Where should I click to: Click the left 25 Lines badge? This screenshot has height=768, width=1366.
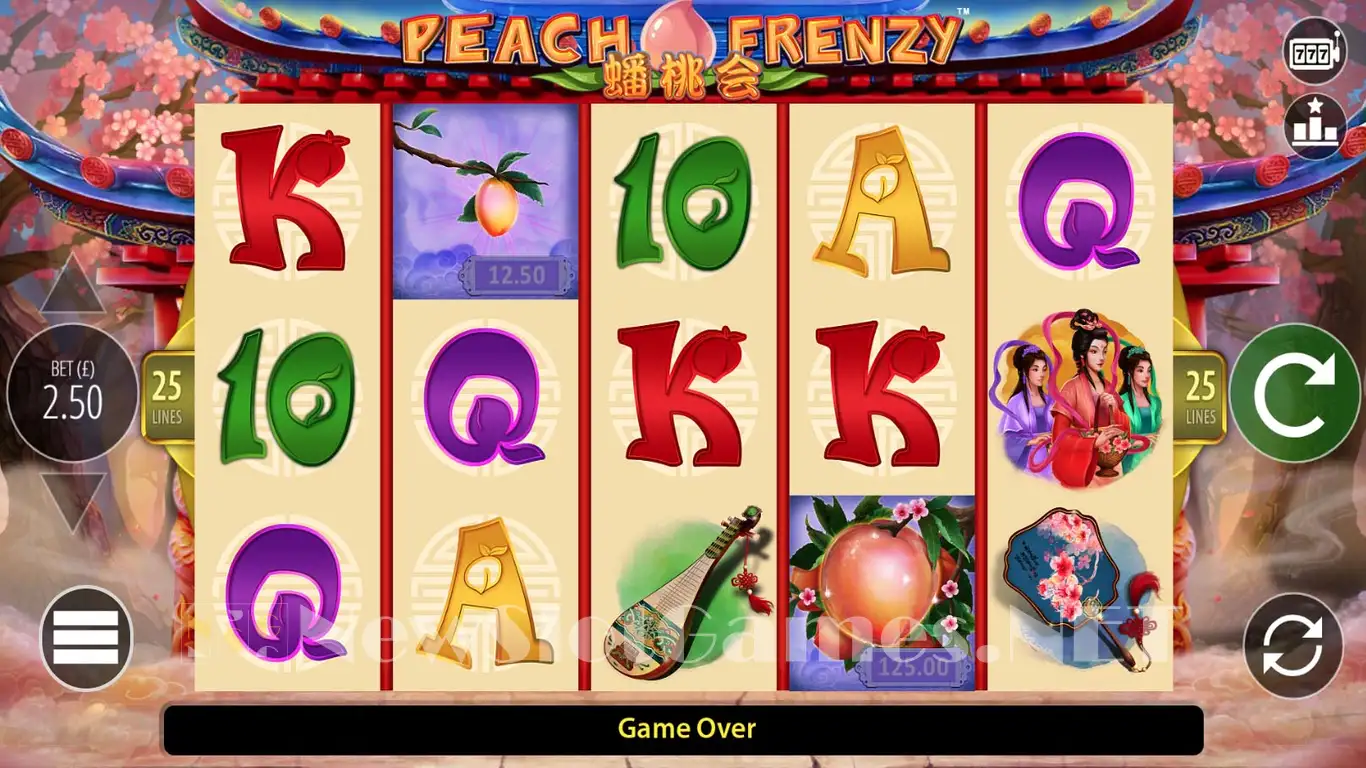coord(167,396)
